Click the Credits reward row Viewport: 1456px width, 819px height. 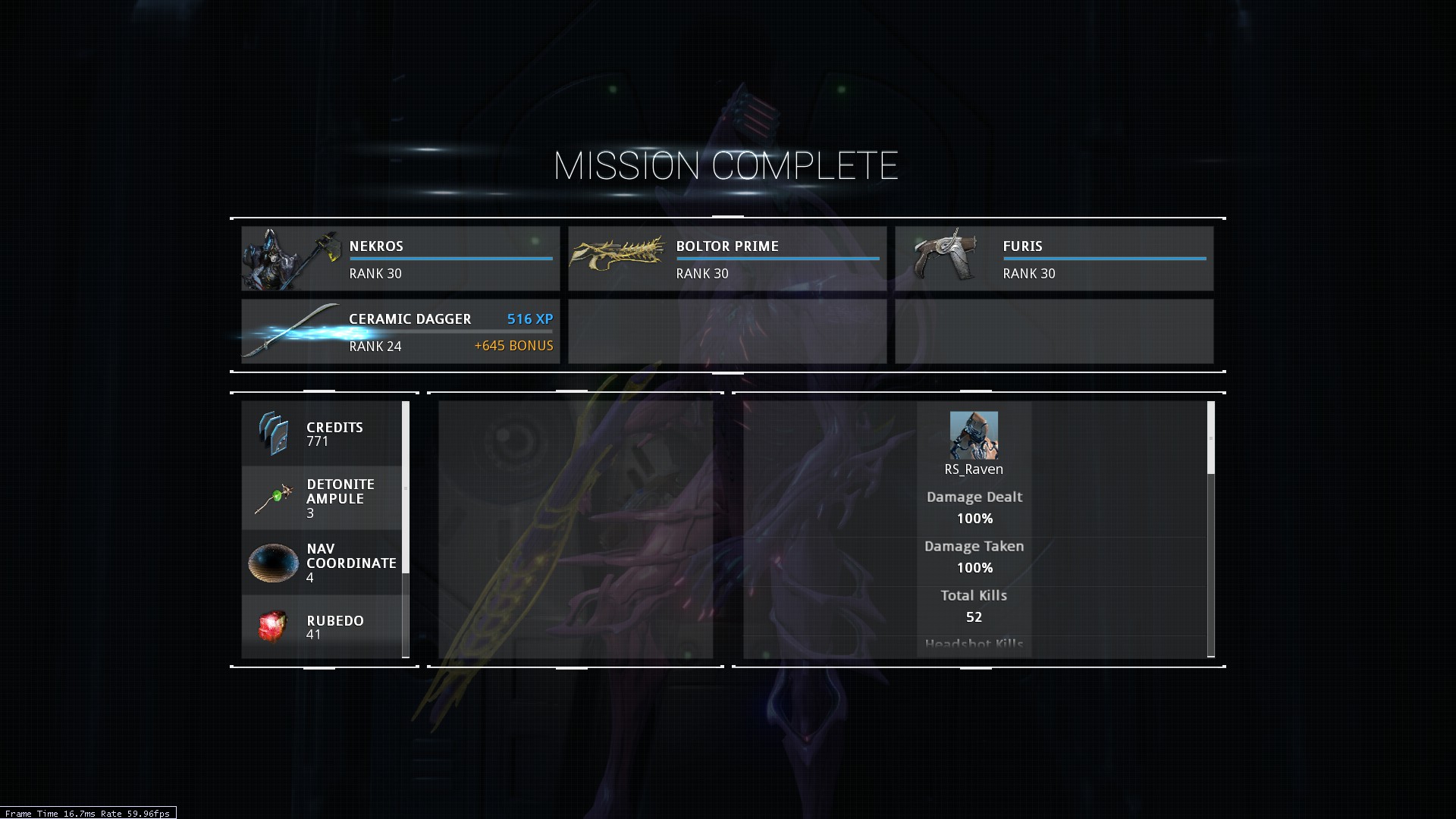click(322, 434)
